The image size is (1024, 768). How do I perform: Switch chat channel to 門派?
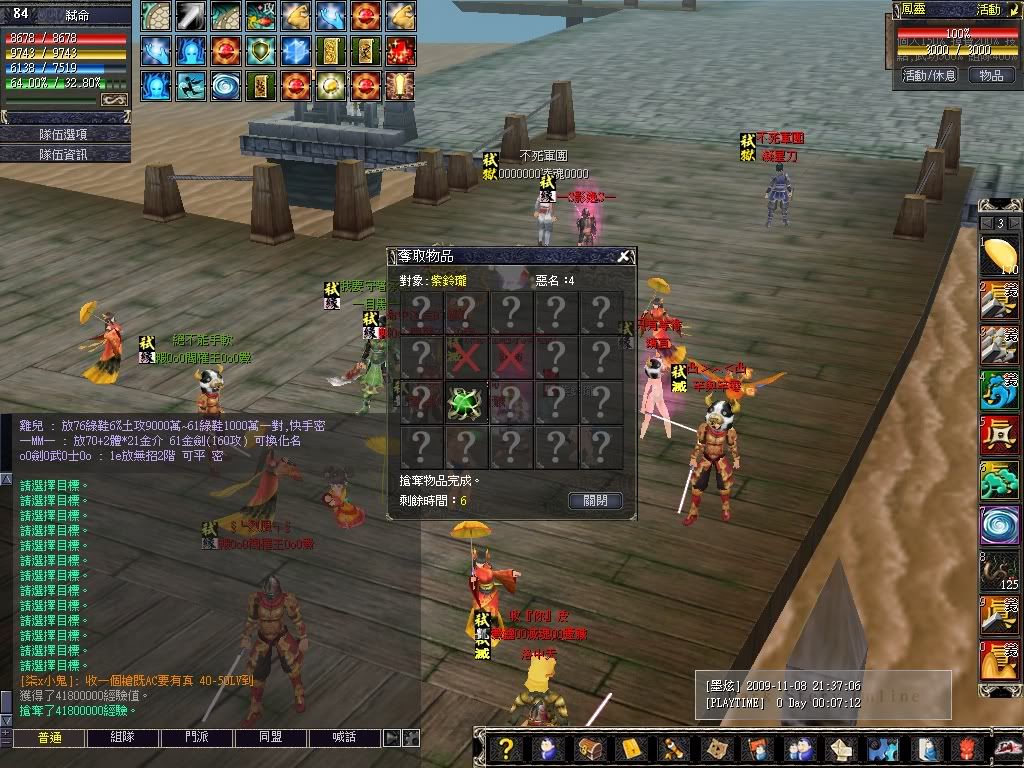pos(196,738)
